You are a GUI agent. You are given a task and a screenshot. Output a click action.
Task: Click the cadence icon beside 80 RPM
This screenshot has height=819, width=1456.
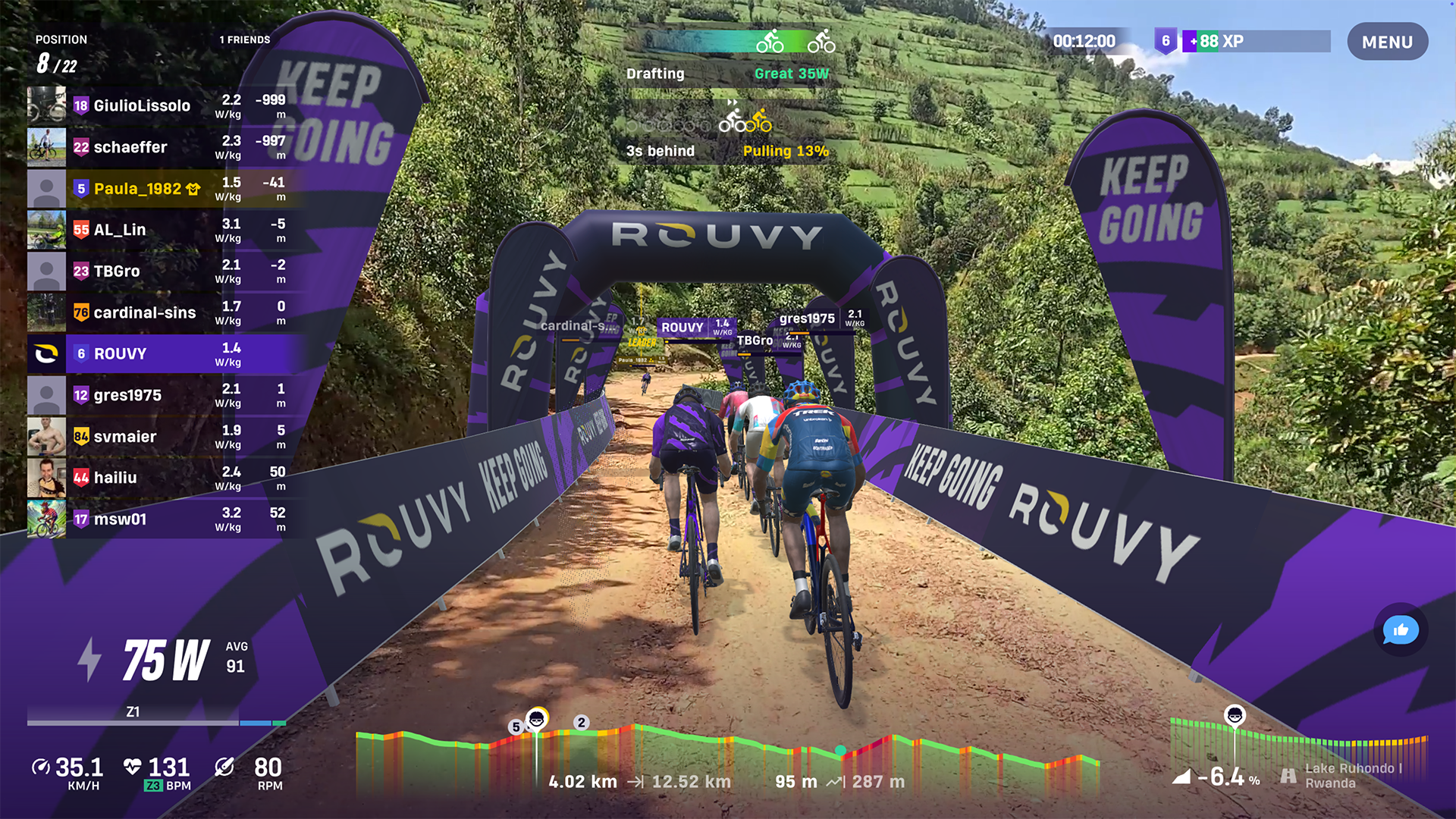[x=223, y=768]
